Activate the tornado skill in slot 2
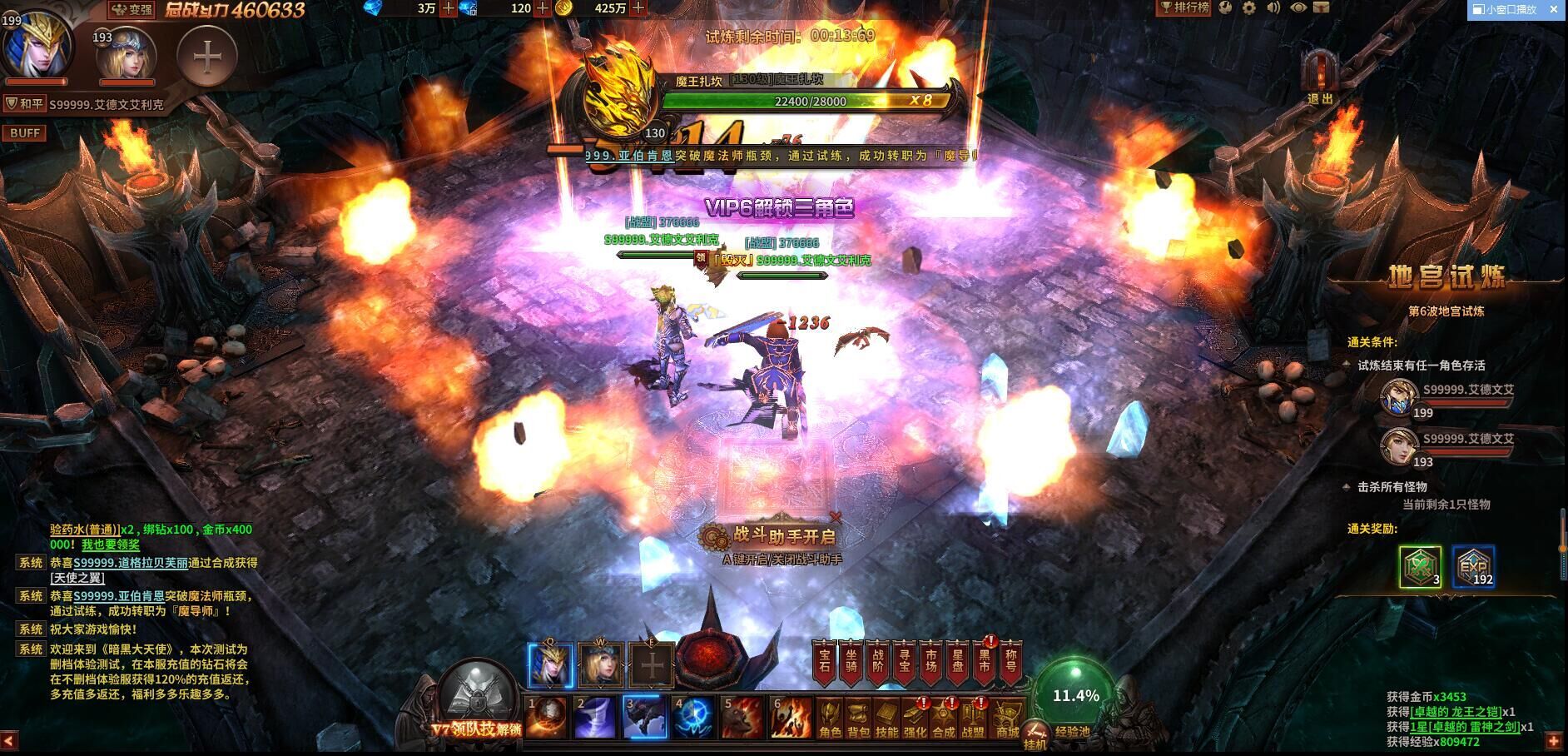 (598, 718)
